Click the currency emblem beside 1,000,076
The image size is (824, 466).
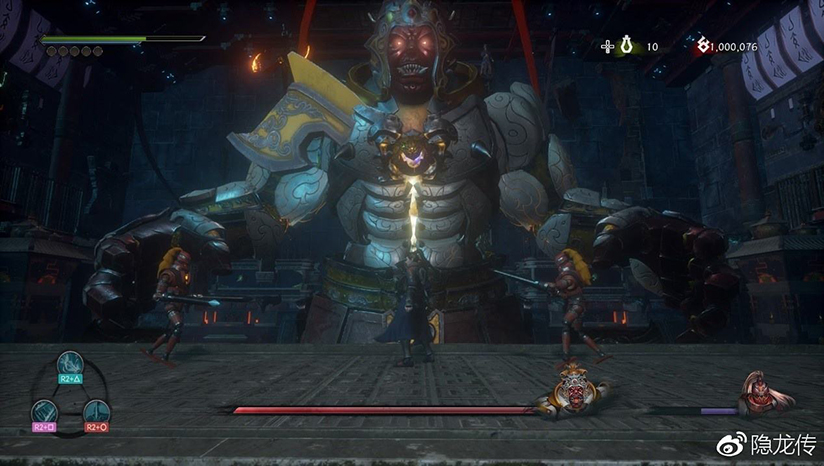702,46
